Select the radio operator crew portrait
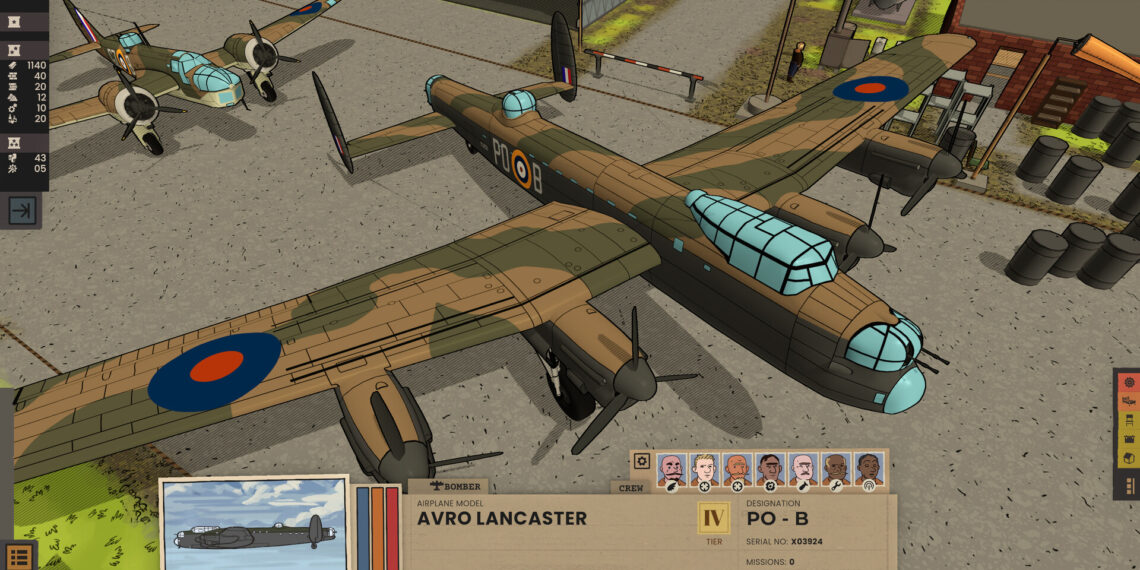 click(868, 468)
